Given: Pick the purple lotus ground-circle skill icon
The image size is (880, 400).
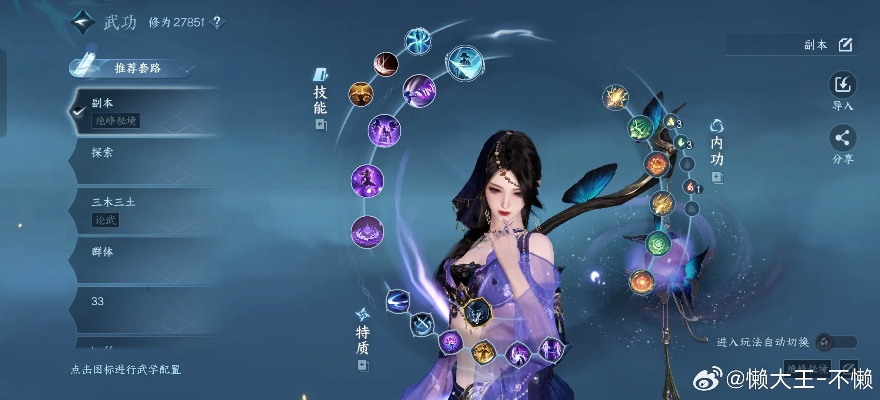Looking at the screenshot, I should [x=367, y=231].
